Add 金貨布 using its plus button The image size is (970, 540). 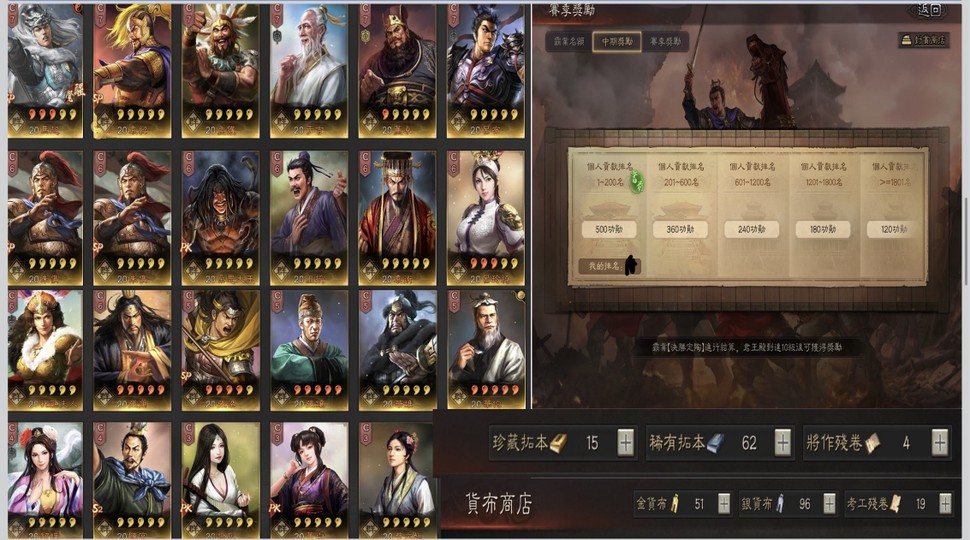pyautogui.click(x=724, y=504)
